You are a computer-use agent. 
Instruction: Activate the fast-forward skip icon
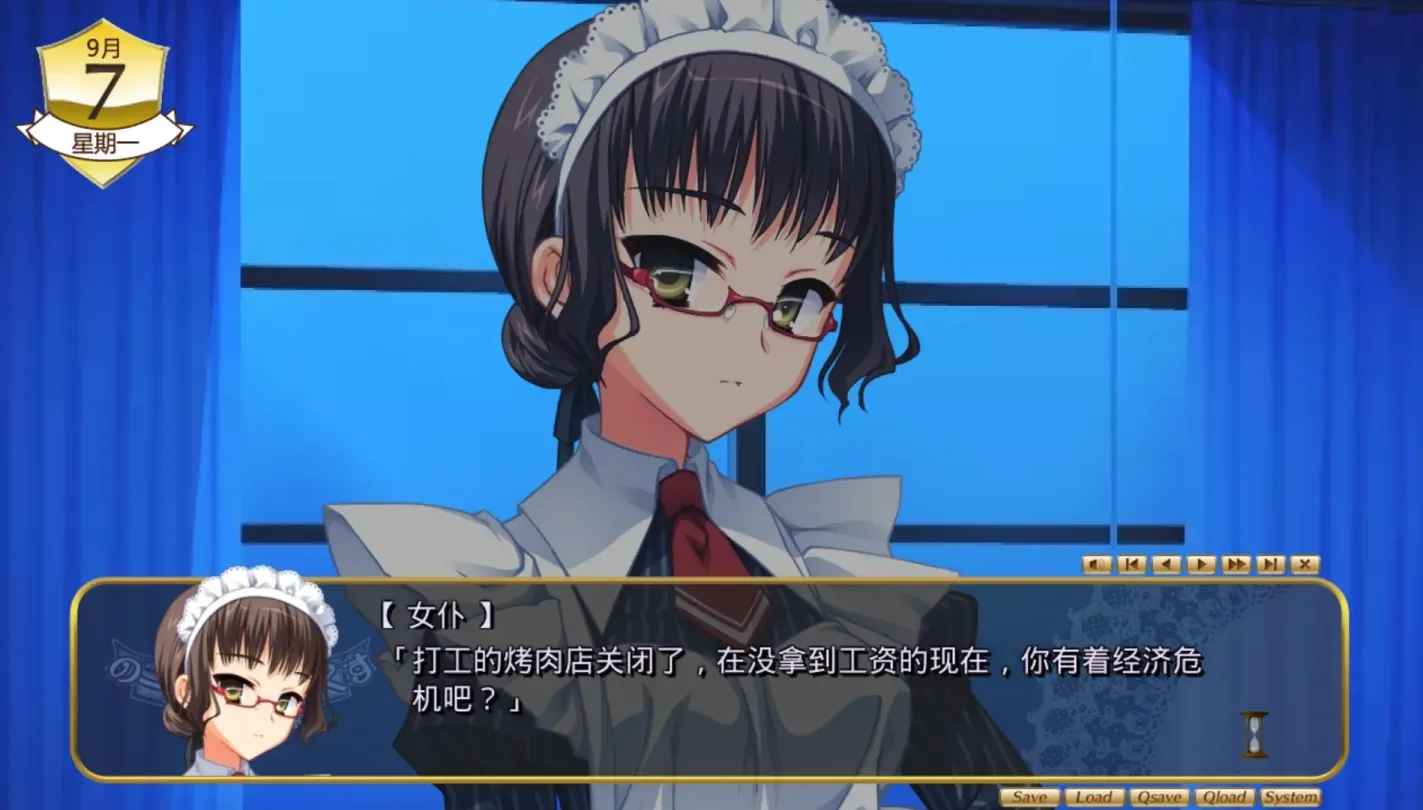1237,564
